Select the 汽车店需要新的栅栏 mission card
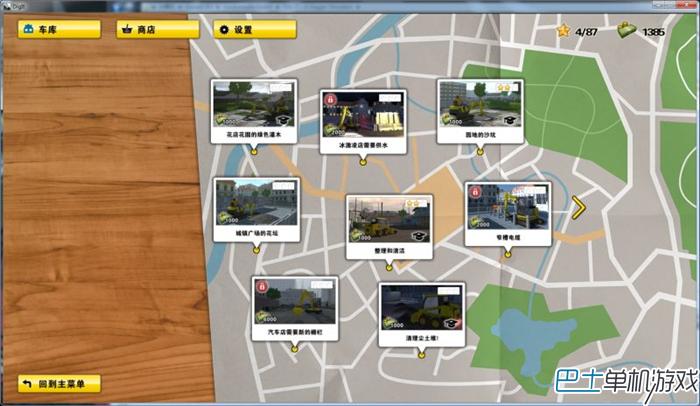This screenshot has width=700, height=406. click(x=295, y=308)
